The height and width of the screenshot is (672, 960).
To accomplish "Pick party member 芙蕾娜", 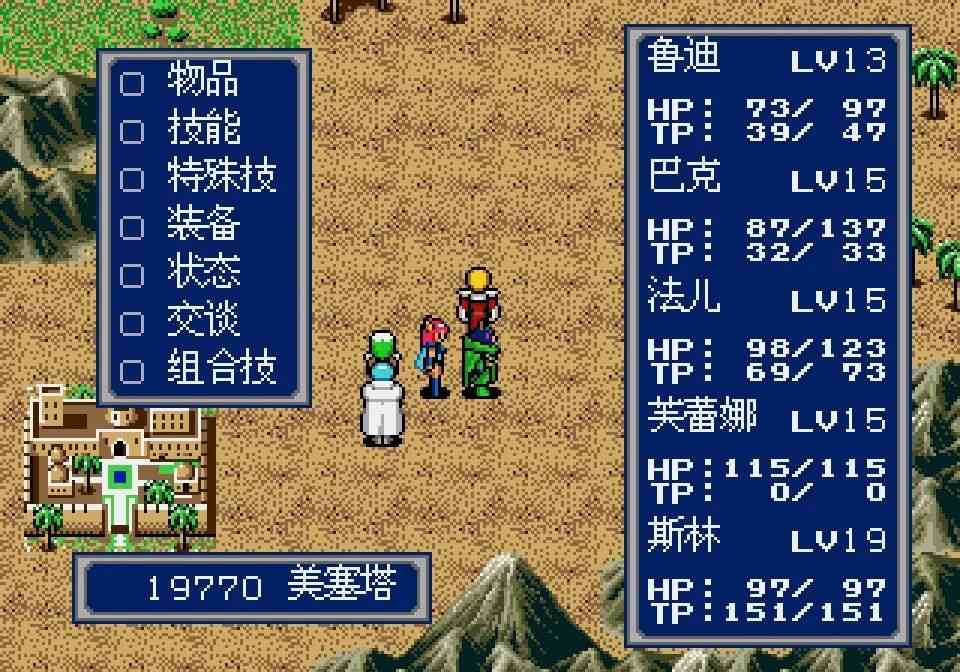I will 702,417.
